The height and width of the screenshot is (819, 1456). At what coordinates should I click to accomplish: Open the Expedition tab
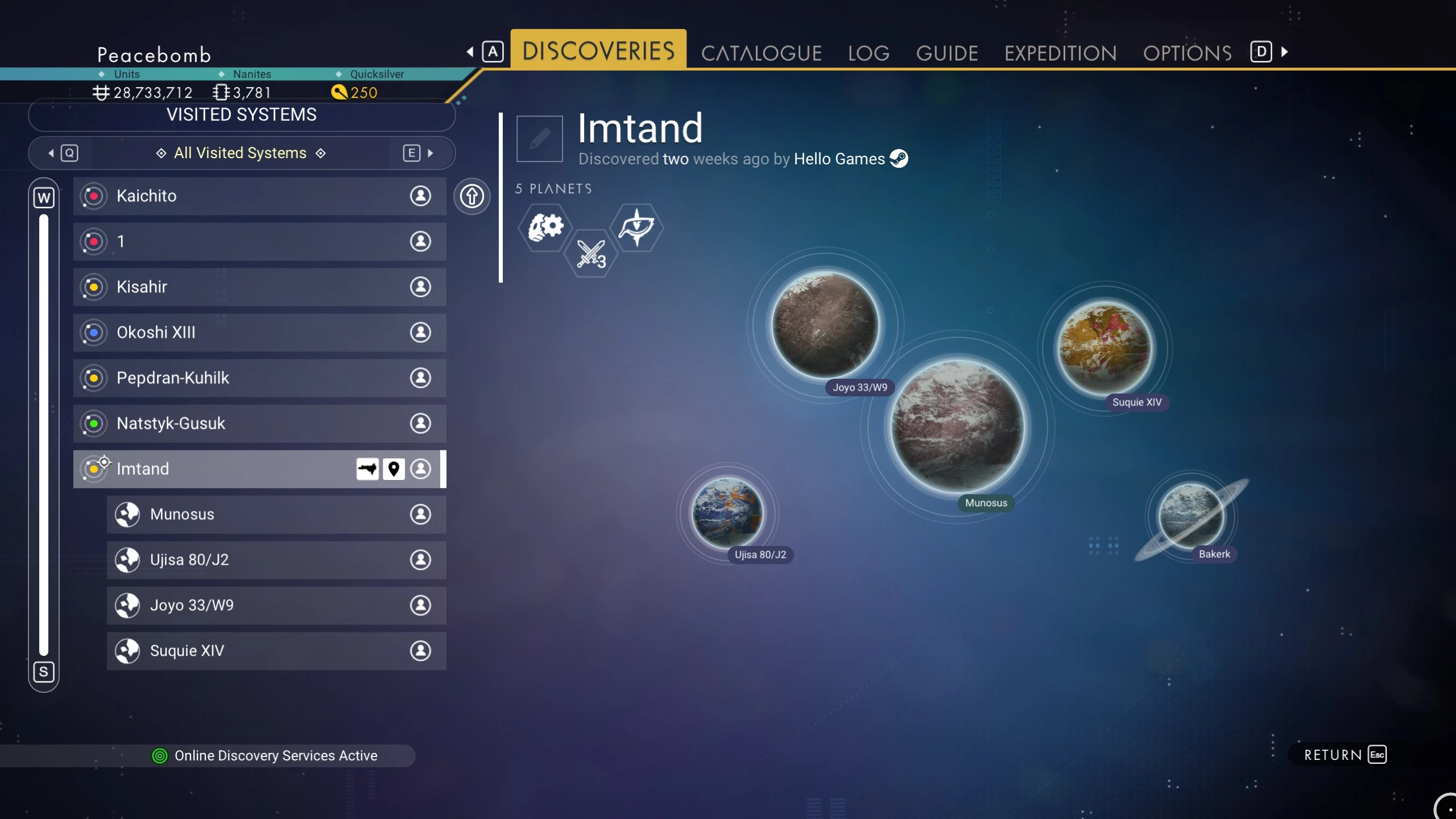tap(1060, 53)
